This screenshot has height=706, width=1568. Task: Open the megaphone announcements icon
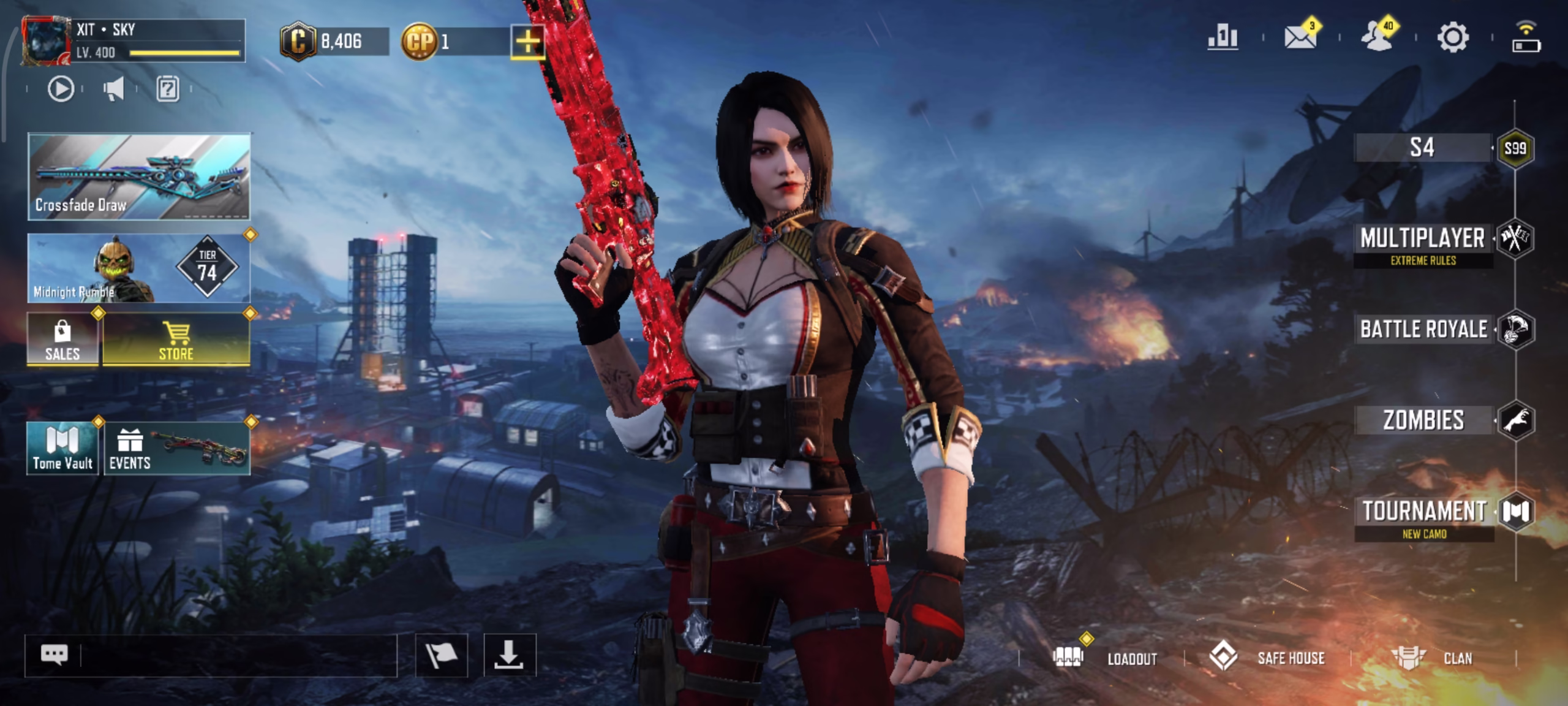[114, 89]
